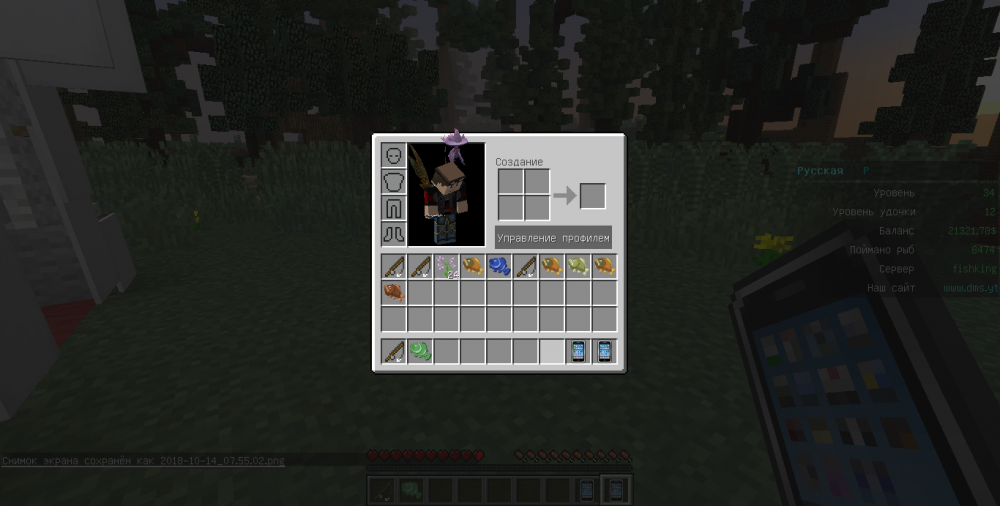Select the empty leggings armor slot
The width and height of the screenshot is (1000, 506).
393,208
